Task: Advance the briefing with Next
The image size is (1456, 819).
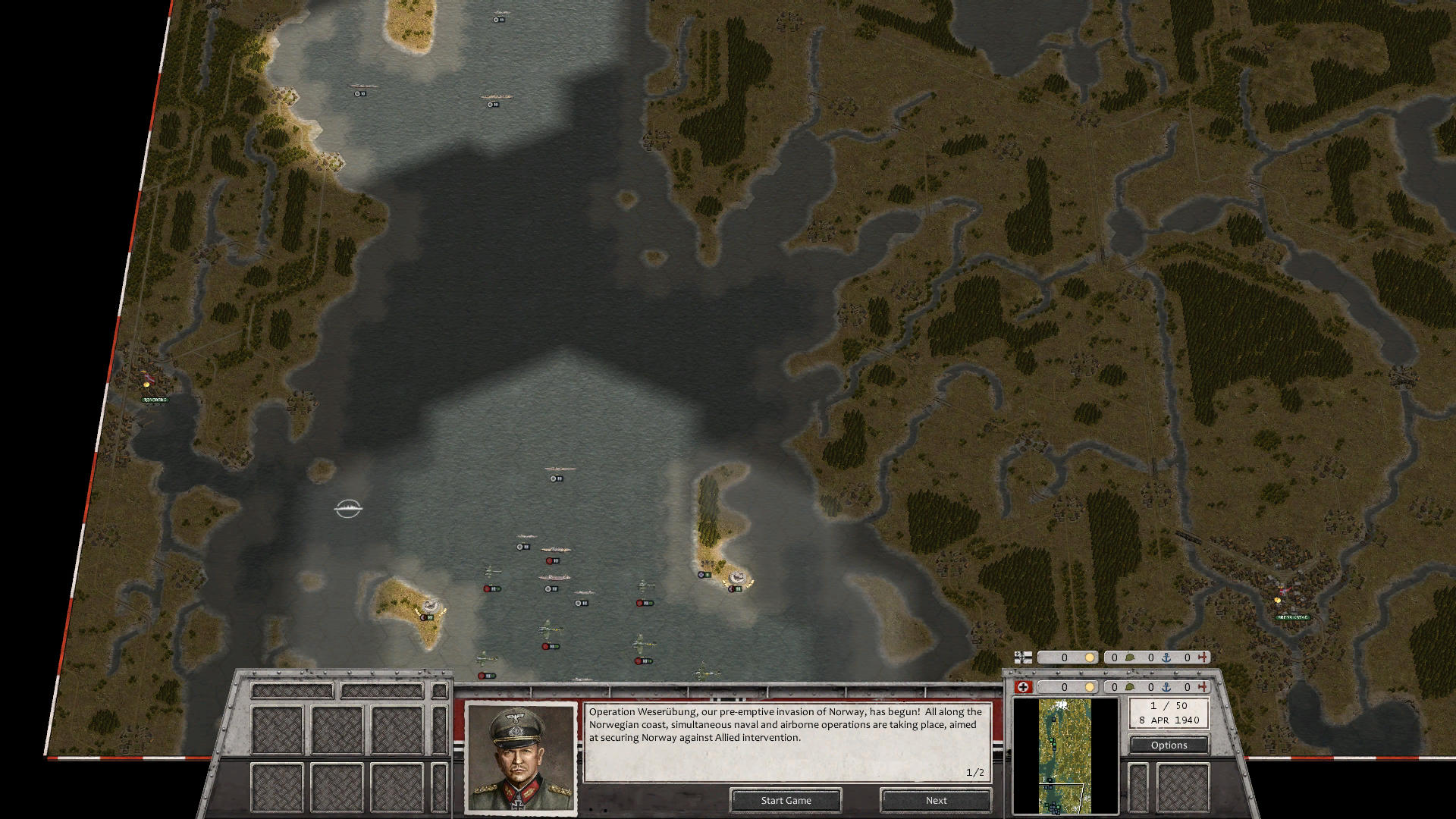Action: (935, 800)
